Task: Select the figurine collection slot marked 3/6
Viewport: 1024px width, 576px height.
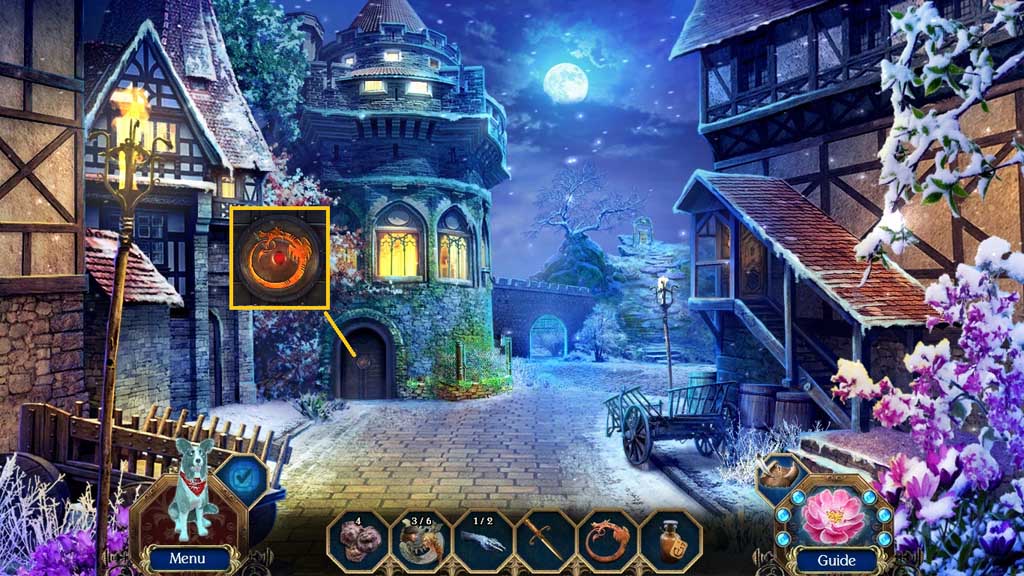Action: [x=420, y=540]
